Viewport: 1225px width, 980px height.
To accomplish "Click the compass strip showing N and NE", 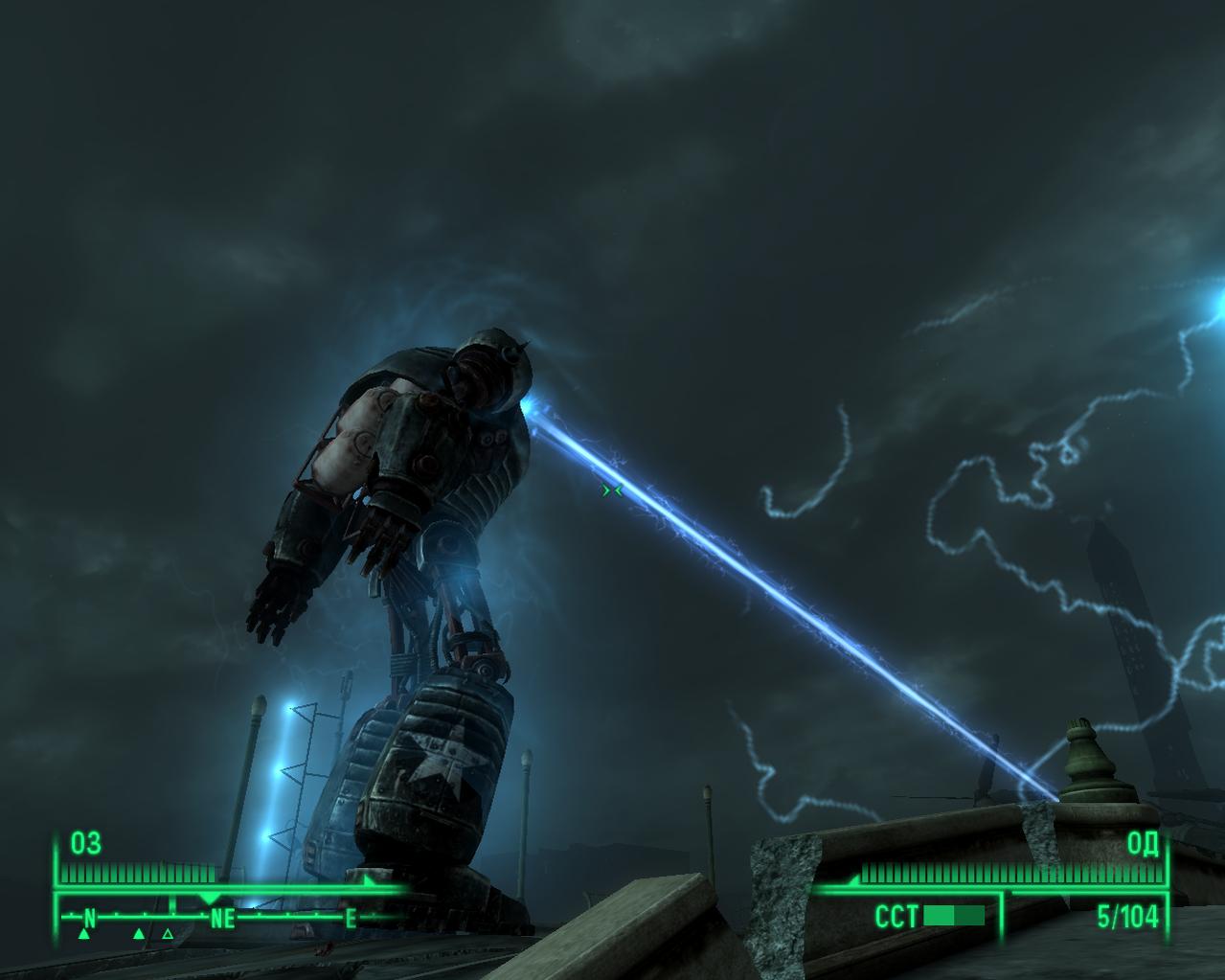I will coord(218,919).
